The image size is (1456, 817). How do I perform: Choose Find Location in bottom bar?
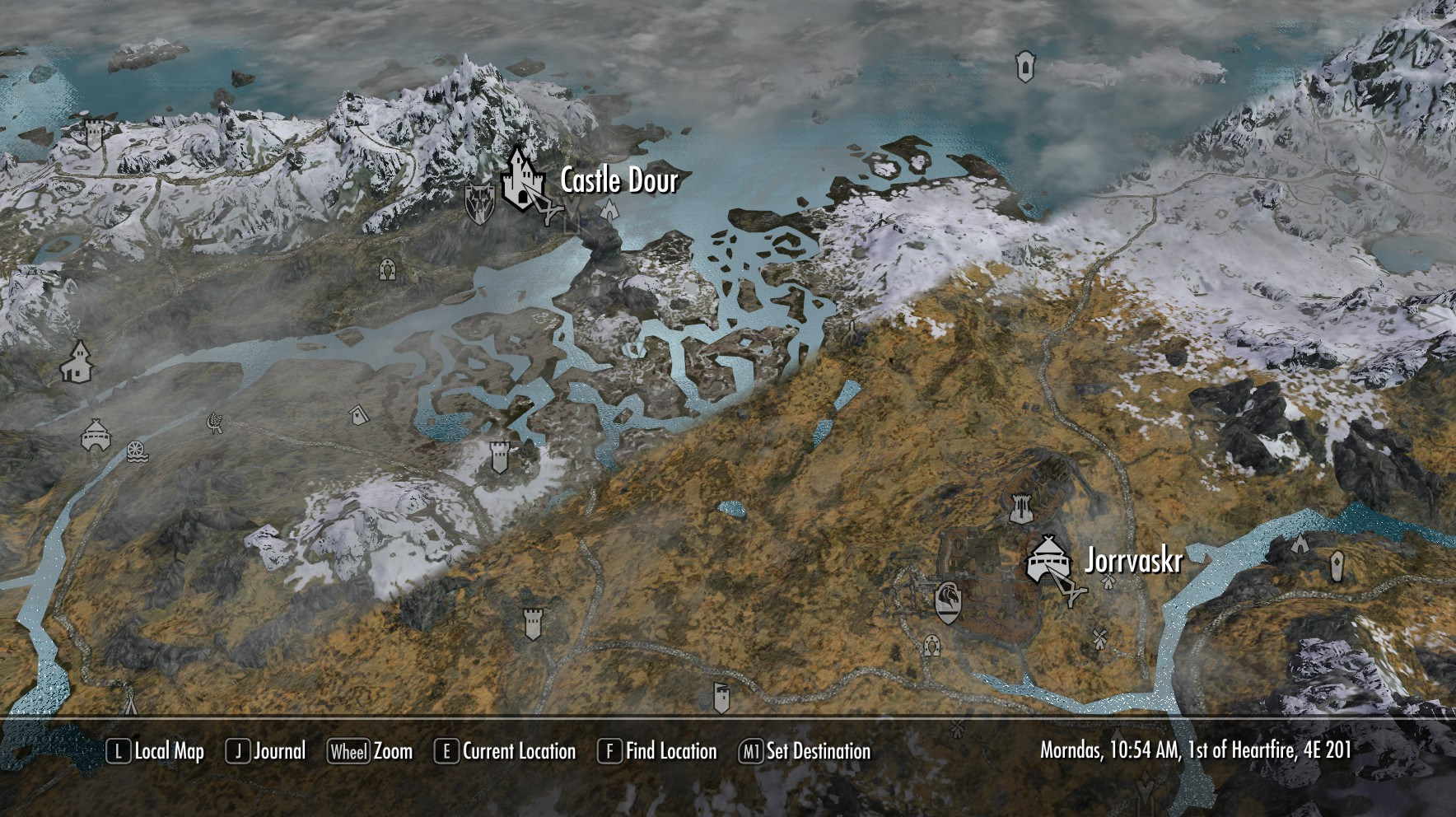pos(657,751)
